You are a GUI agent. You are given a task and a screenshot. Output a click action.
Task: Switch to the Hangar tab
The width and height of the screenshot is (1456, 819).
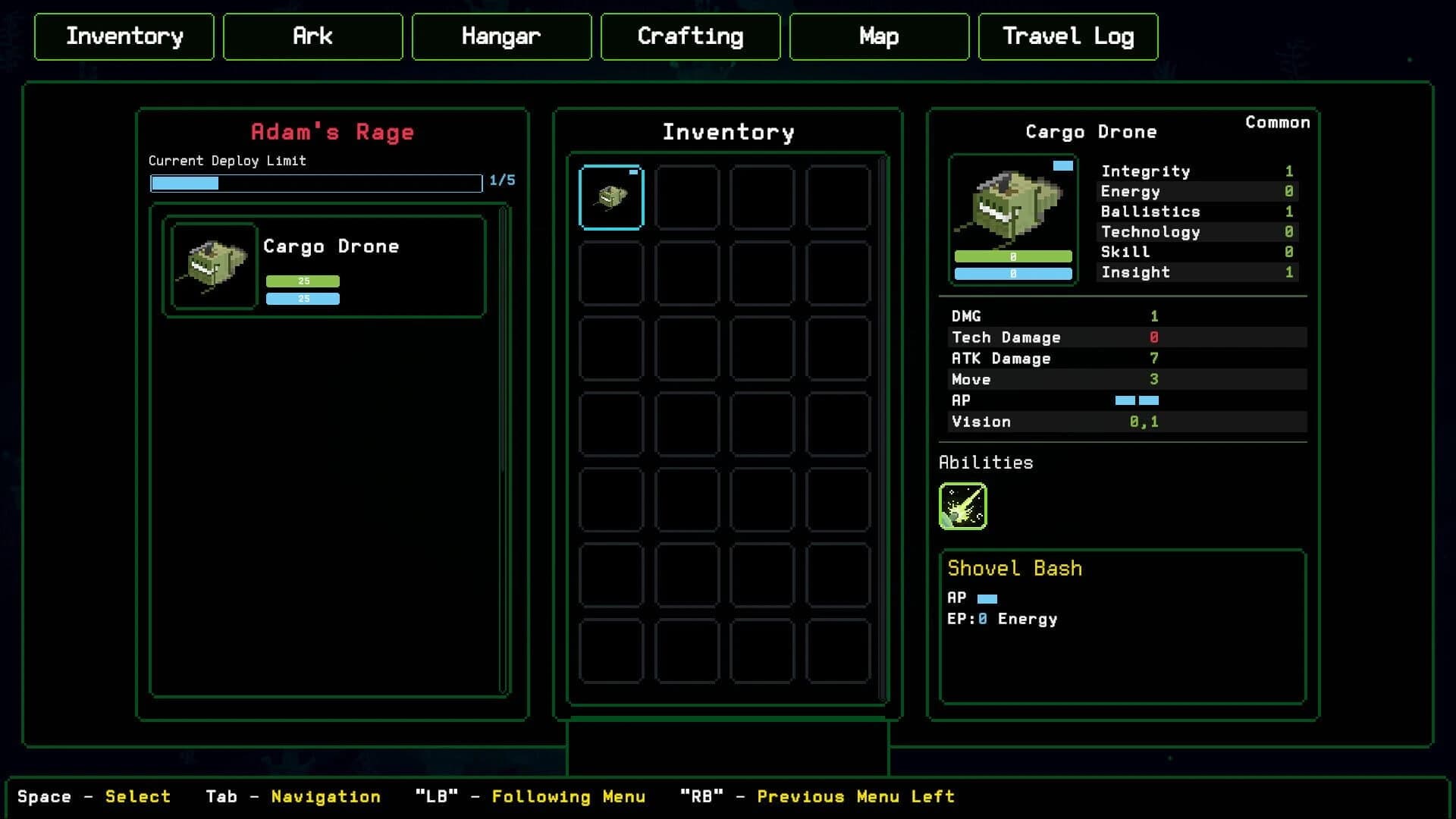(x=501, y=36)
